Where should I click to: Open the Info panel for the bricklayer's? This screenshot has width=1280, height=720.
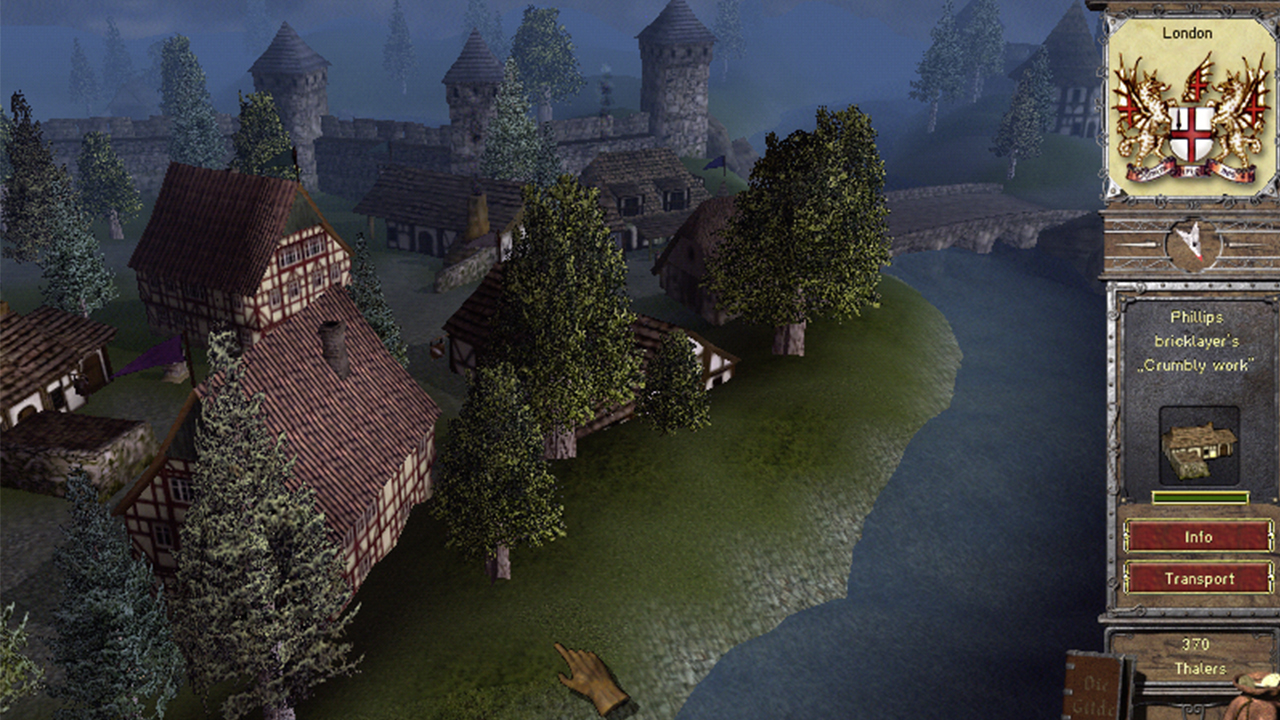click(1197, 537)
